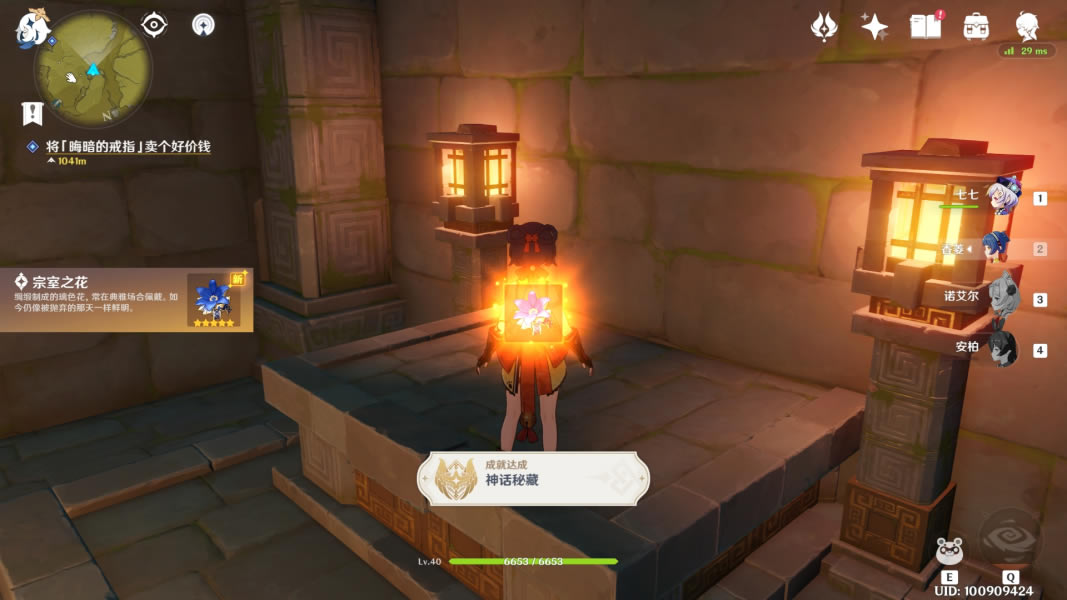Click the signal beacon icon beside the minimap

204,24
